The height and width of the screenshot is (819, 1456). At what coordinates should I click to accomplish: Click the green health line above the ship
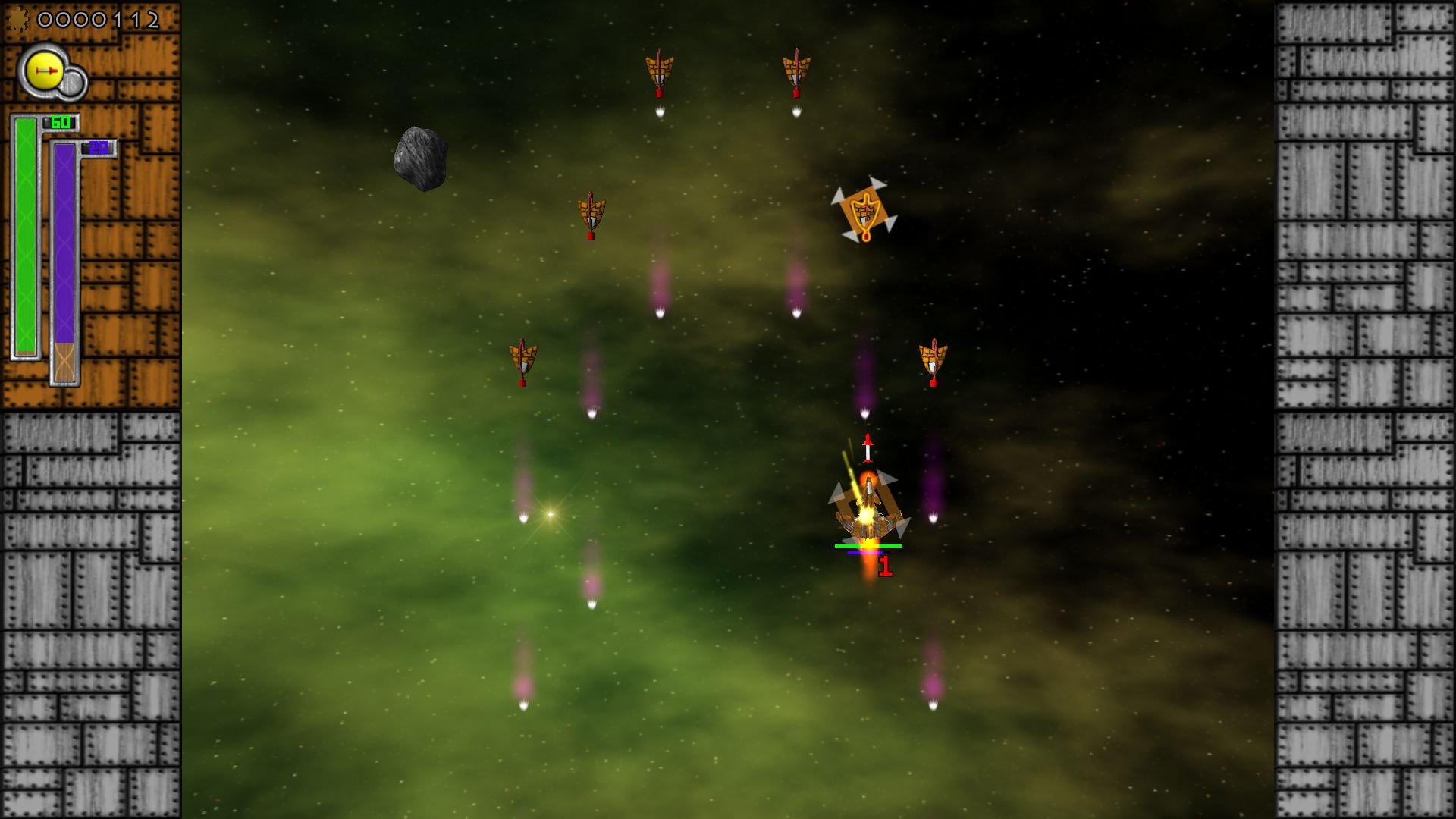point(868,544)
